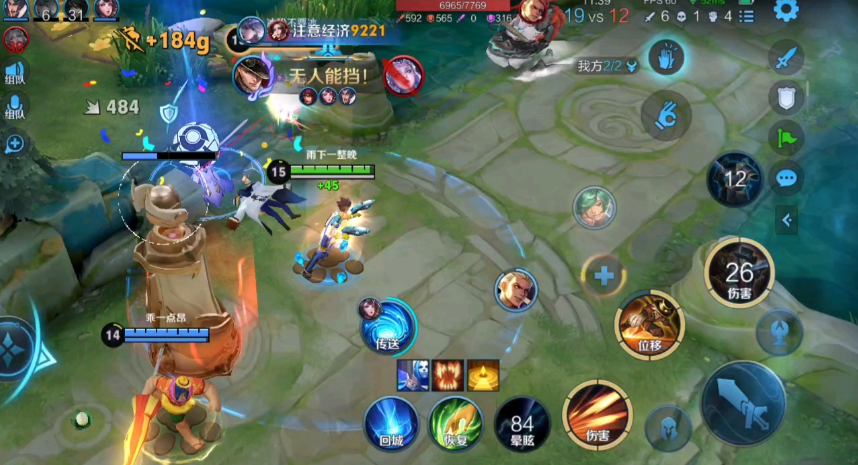Tap the high-five clap emote button

point(663,57)
